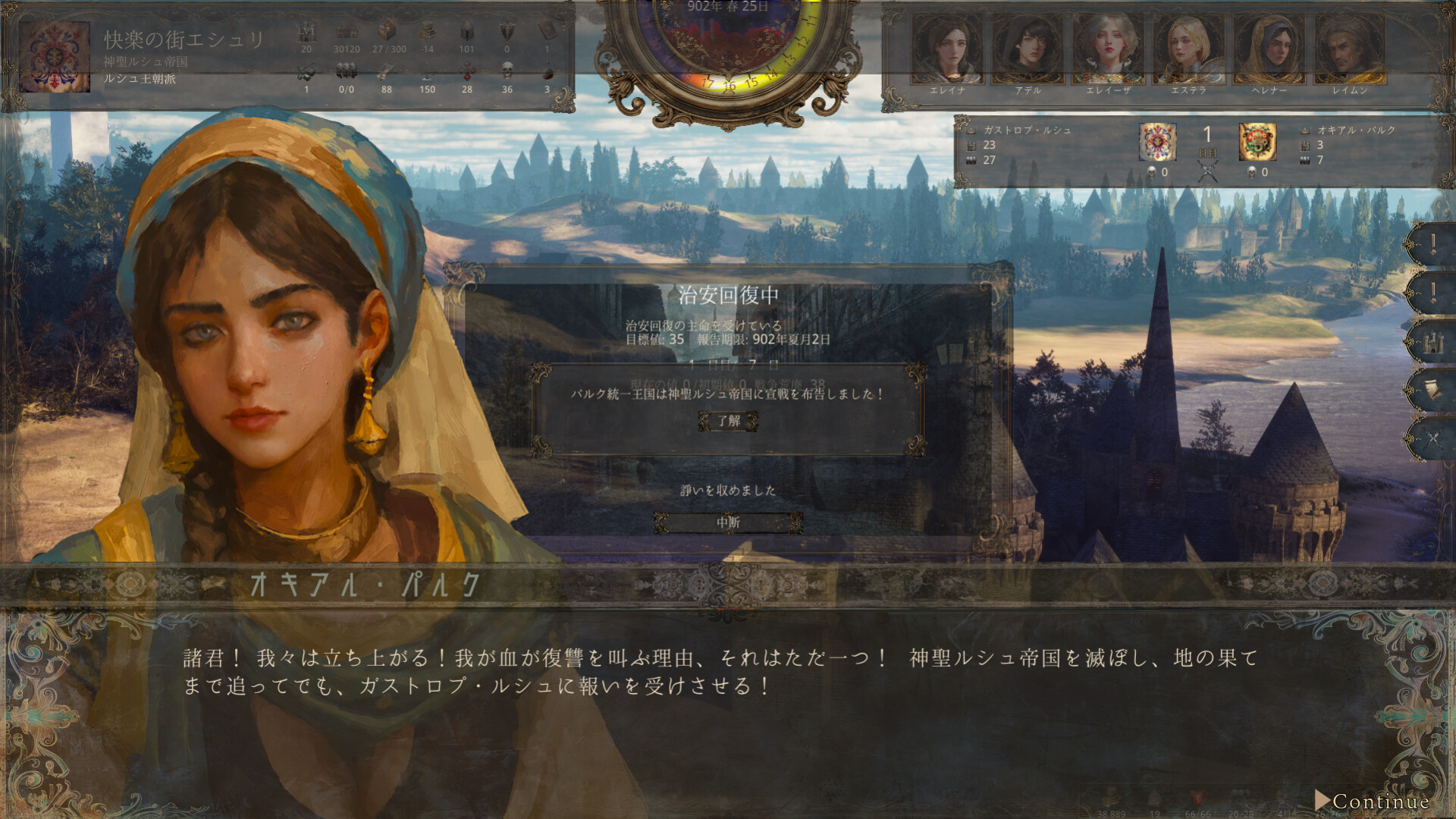Image resolution: width=1456 pixels, height=819 pixels.
Task: Click the gold chest icon showing 27/300
Action: coord(388,32)
